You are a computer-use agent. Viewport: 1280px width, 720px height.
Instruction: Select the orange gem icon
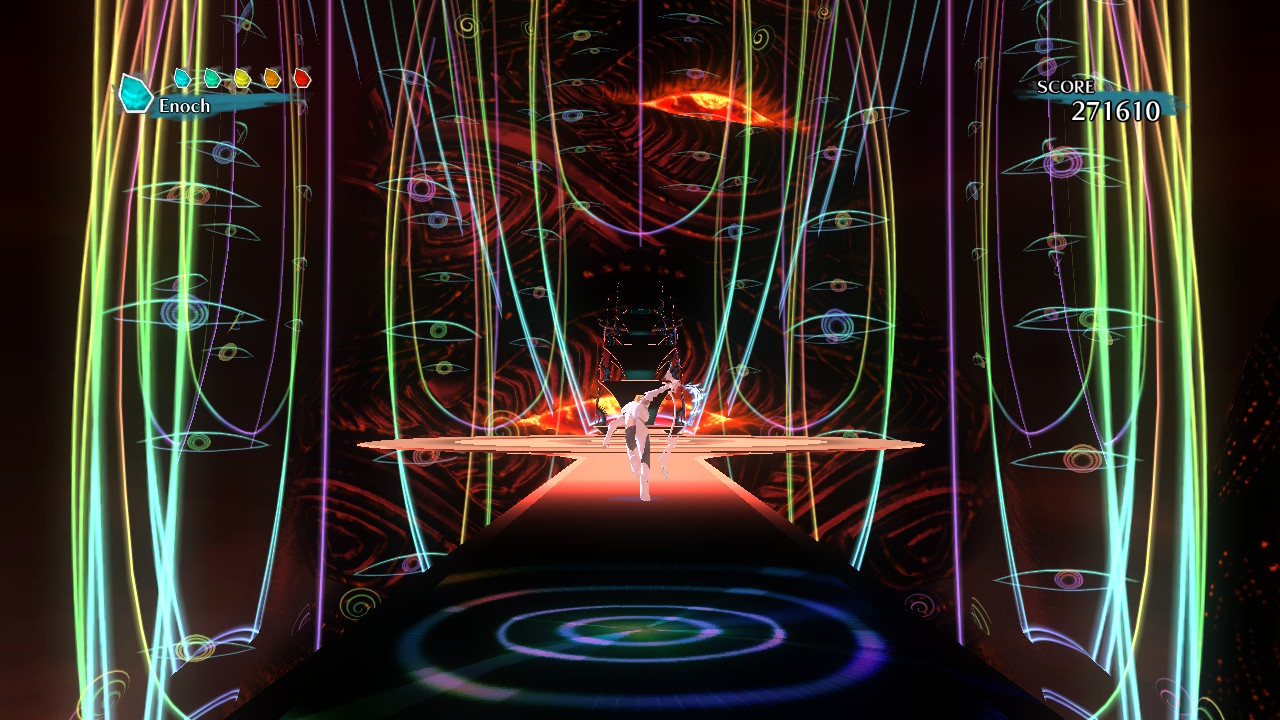(x=272, y=76)
